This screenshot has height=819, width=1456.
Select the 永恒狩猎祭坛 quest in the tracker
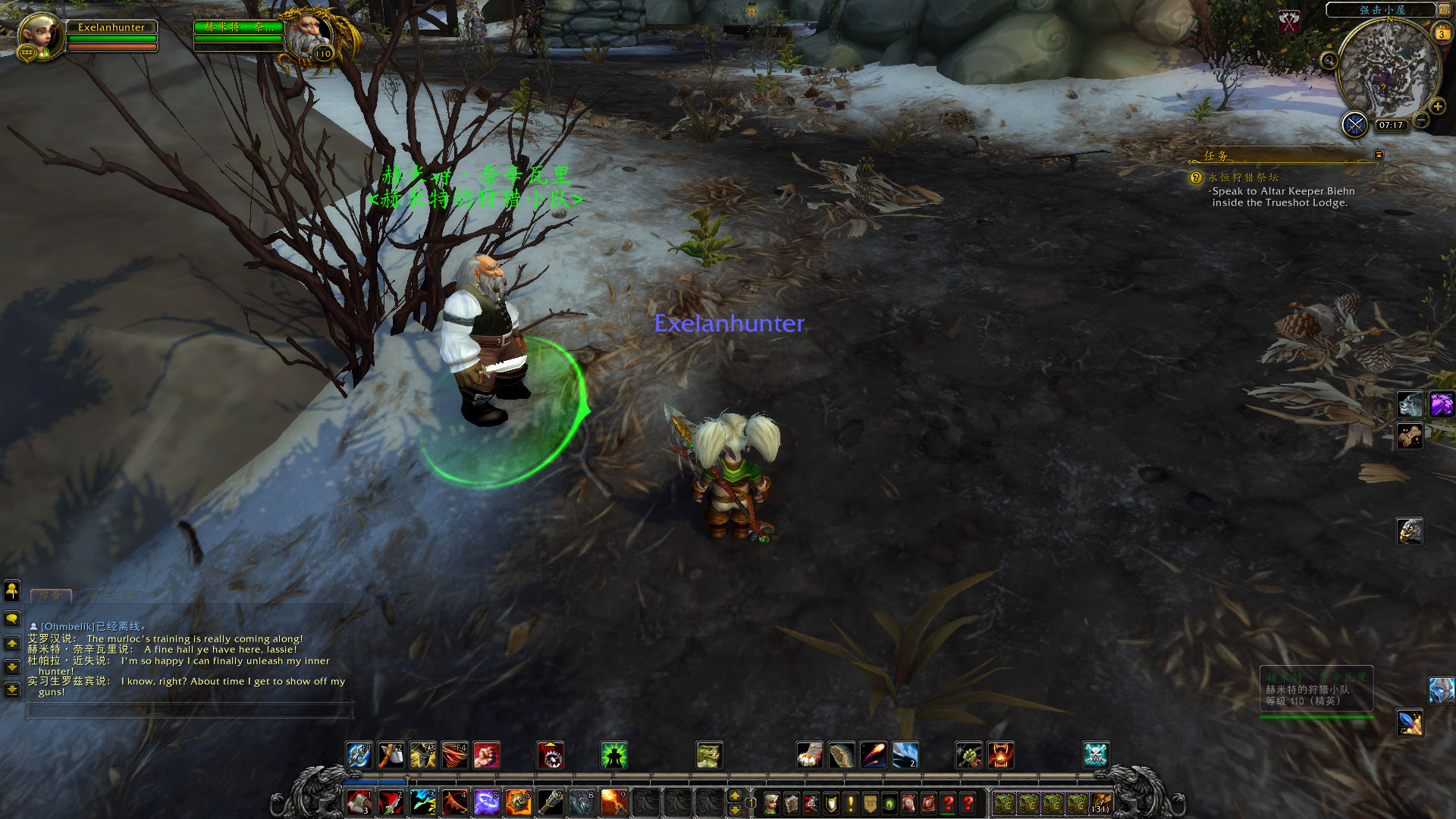tap(1243, 177)
